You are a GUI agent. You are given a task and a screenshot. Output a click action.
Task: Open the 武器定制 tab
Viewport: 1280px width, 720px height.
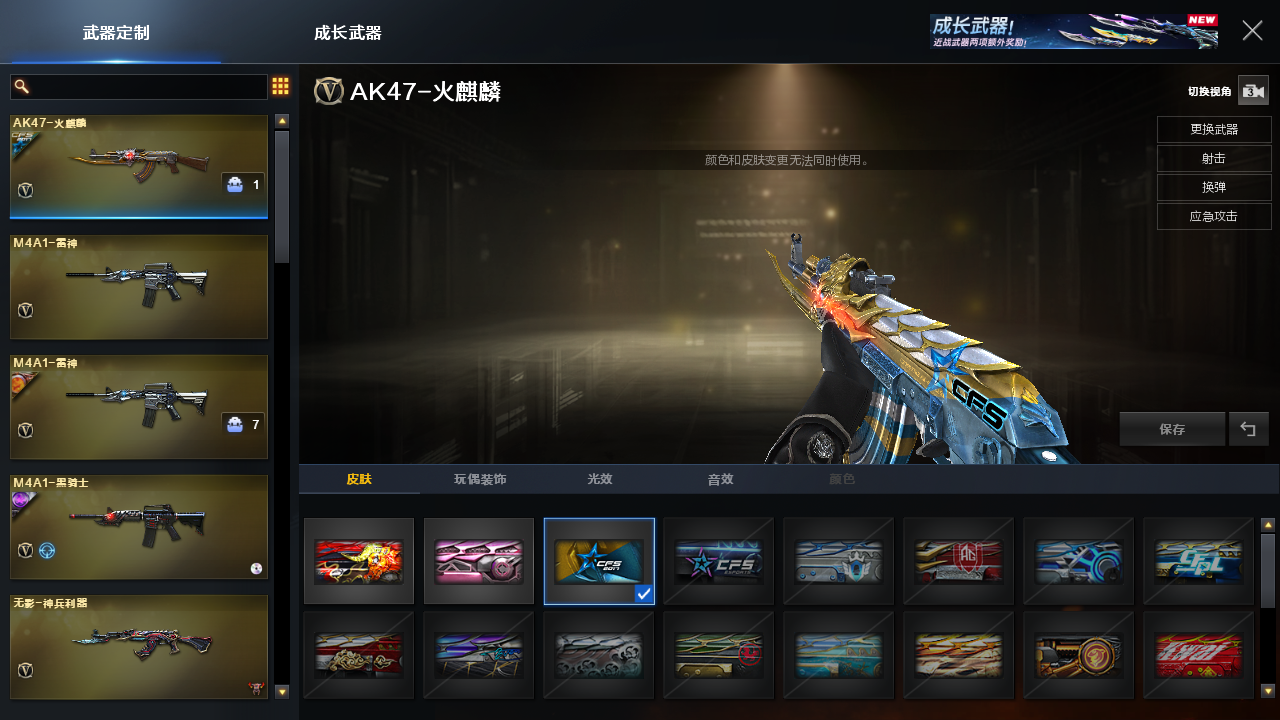click(116, 32)
